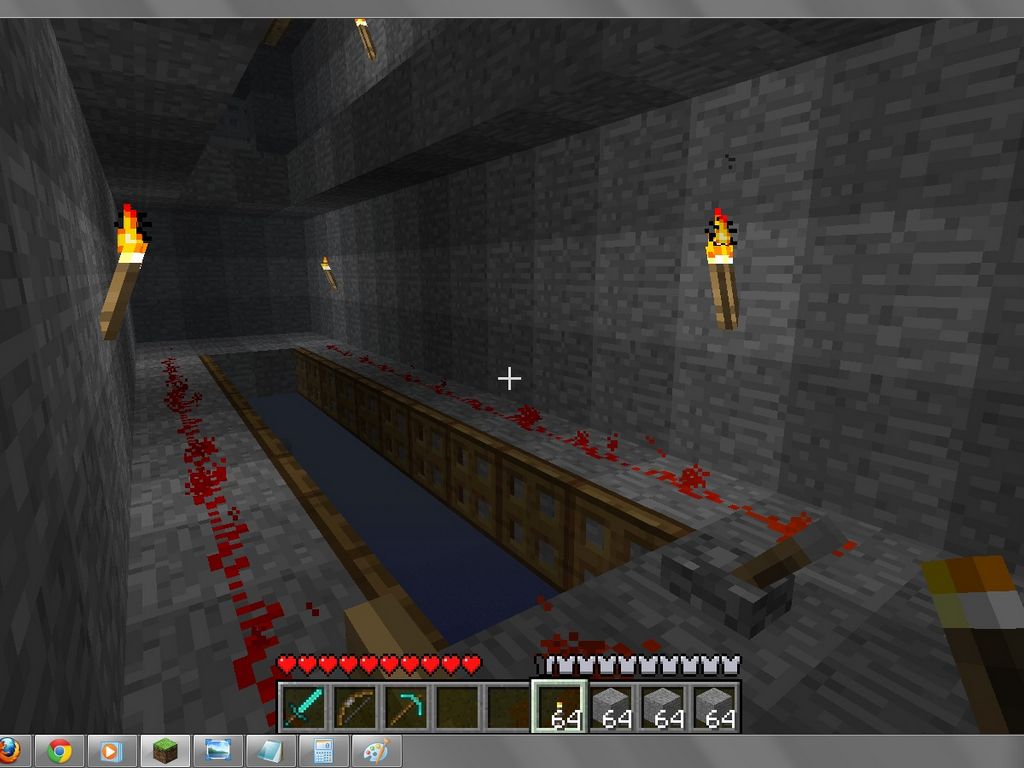Viewport: 1024px width, 768px height.
Task: Select the diamond sword hotbar slot
Action: 303,707
